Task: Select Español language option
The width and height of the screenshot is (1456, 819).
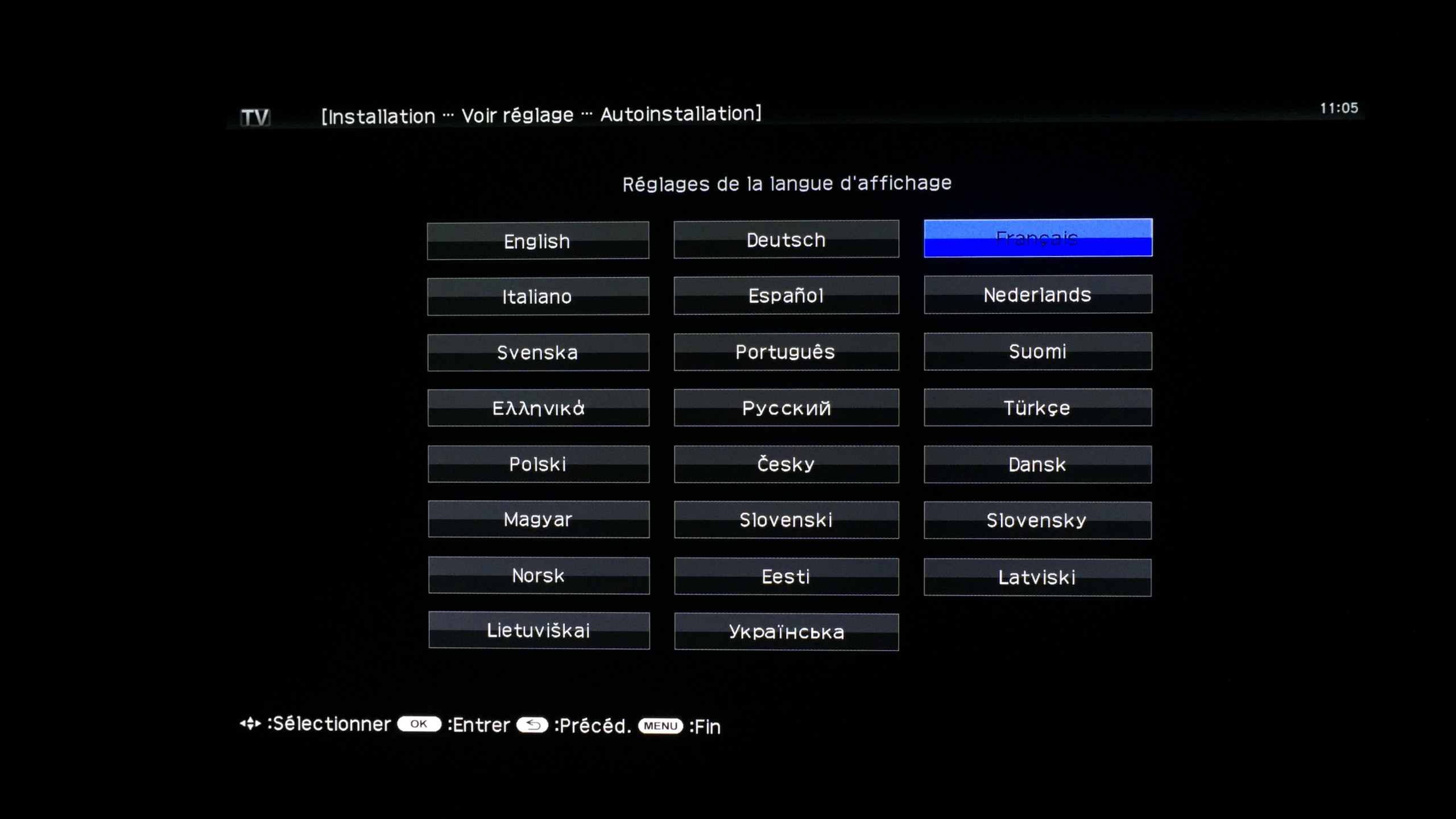Action: tap(785, 295)
